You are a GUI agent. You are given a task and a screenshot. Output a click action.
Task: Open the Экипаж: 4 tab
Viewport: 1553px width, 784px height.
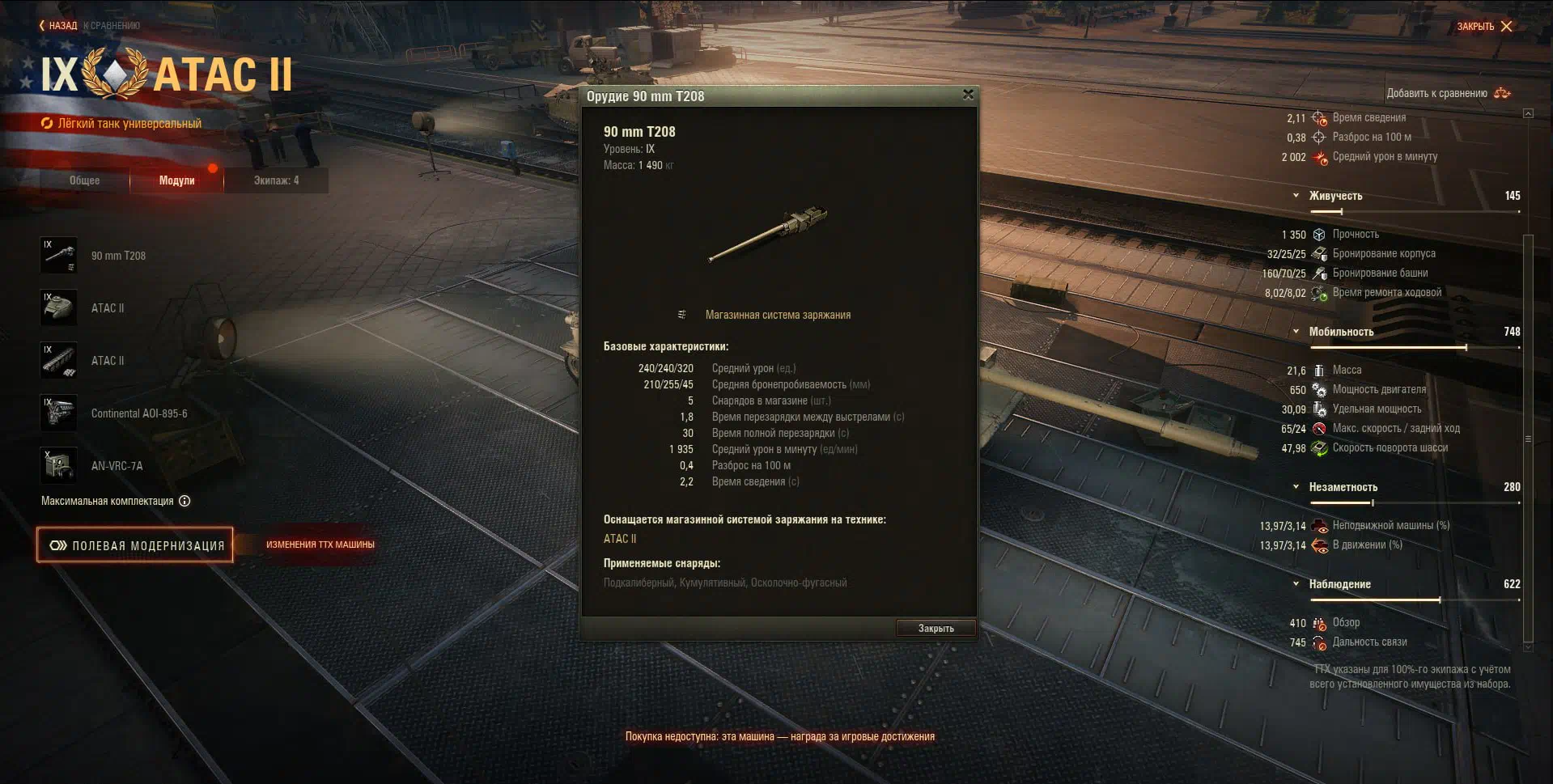click(x=276, y=180)
